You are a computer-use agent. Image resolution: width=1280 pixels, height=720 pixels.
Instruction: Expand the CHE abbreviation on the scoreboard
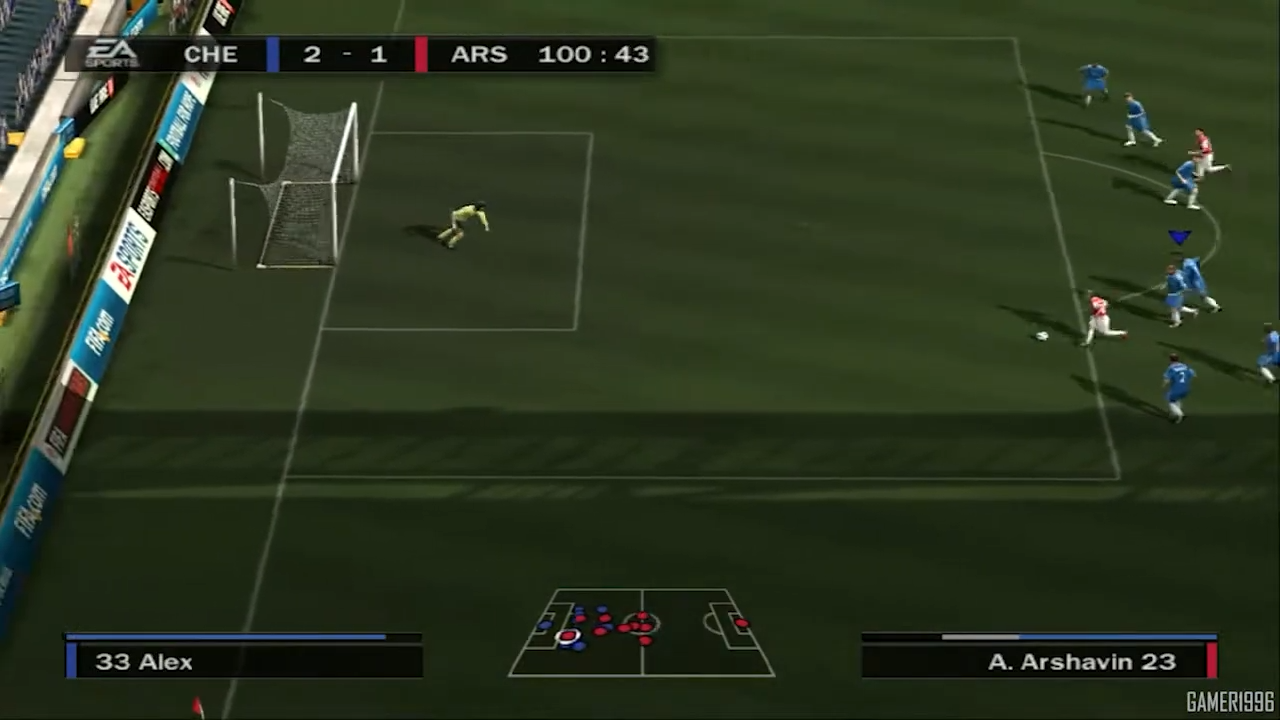click(x=210, y=54)
